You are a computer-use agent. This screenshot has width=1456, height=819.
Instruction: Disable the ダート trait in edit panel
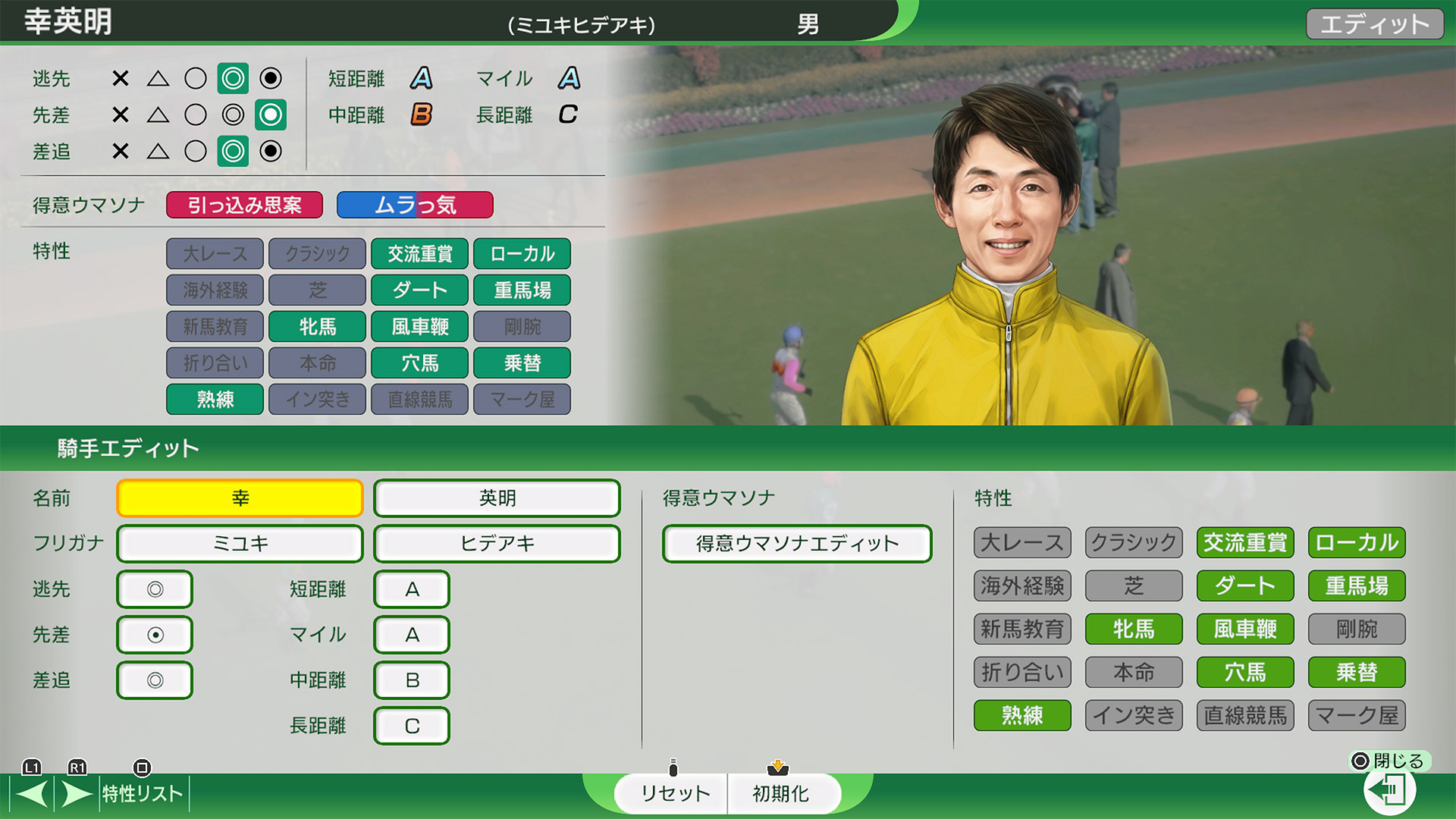tap(1244, 585)
